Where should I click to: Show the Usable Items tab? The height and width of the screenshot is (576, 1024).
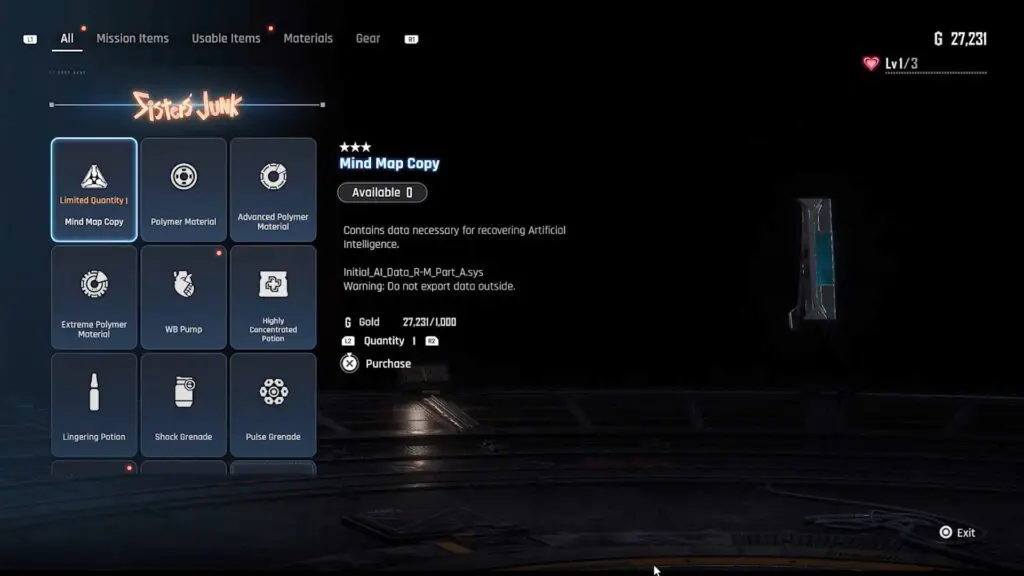click(x=226, y=39)
